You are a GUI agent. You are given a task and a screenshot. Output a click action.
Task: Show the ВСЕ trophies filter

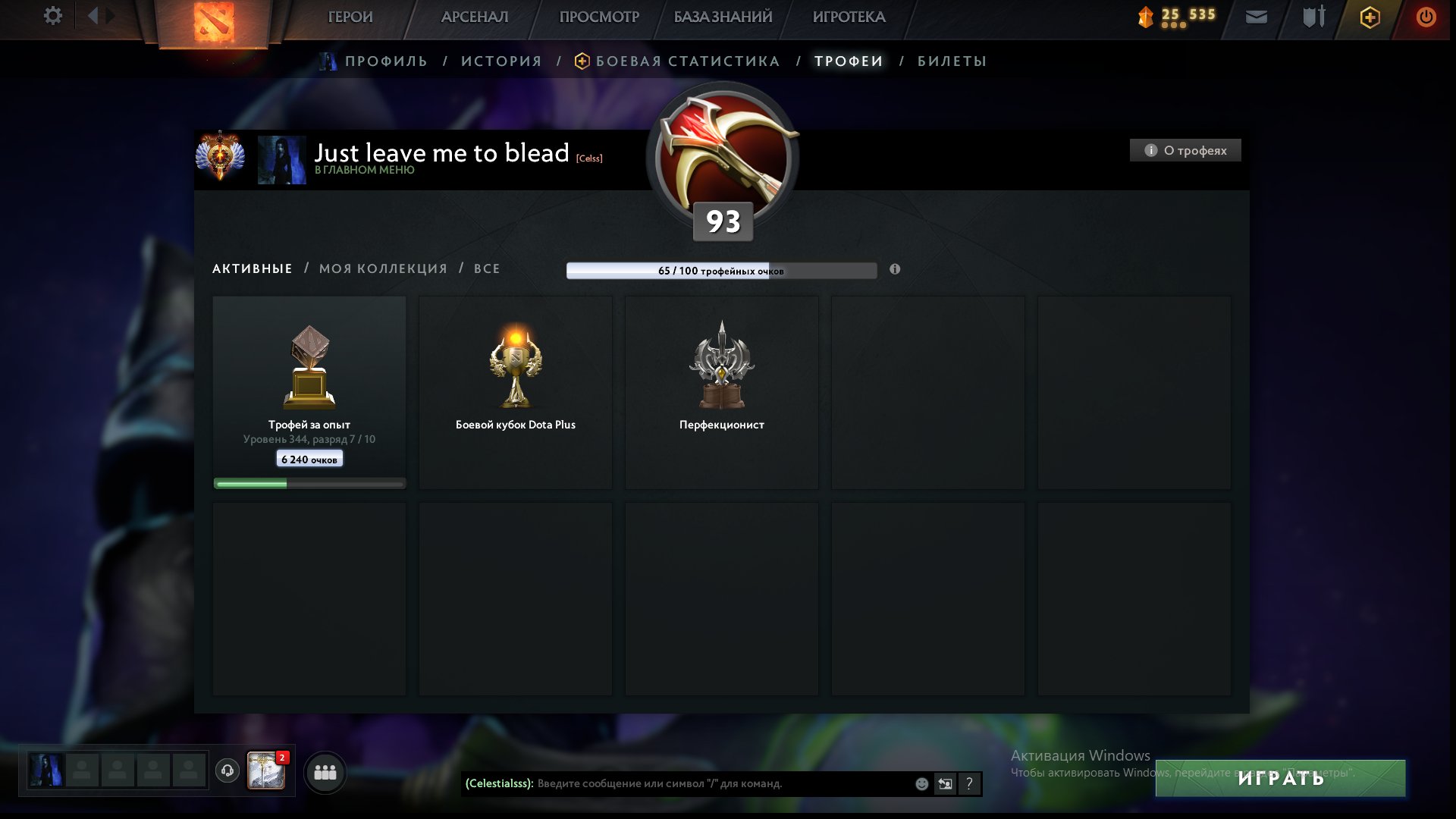tap(487, 268)
